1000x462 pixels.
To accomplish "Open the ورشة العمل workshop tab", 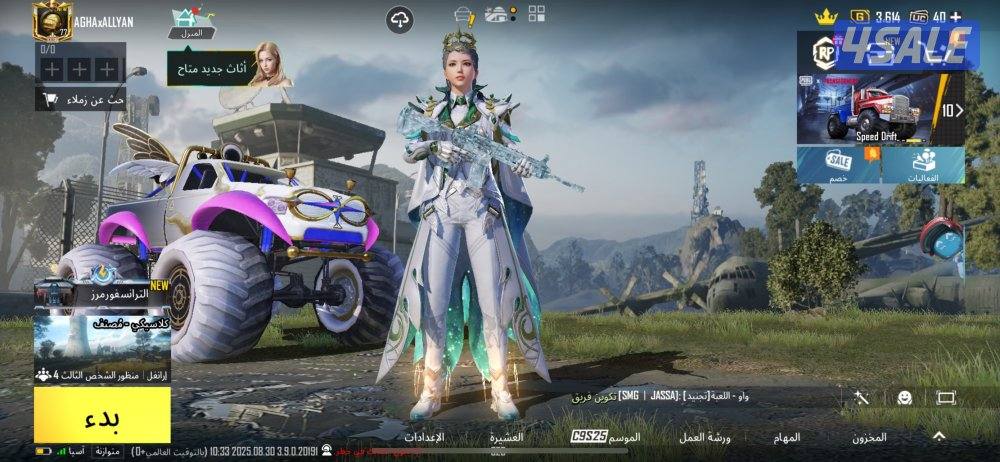I will pyautogui.click(x=705, y=437).
